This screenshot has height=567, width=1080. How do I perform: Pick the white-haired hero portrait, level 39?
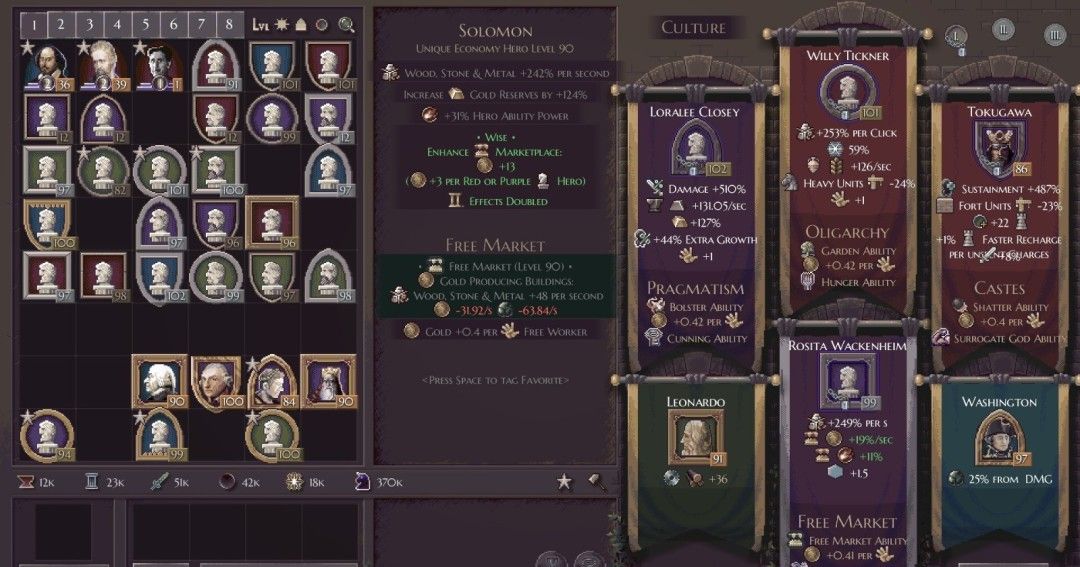[x=103, y=65]
